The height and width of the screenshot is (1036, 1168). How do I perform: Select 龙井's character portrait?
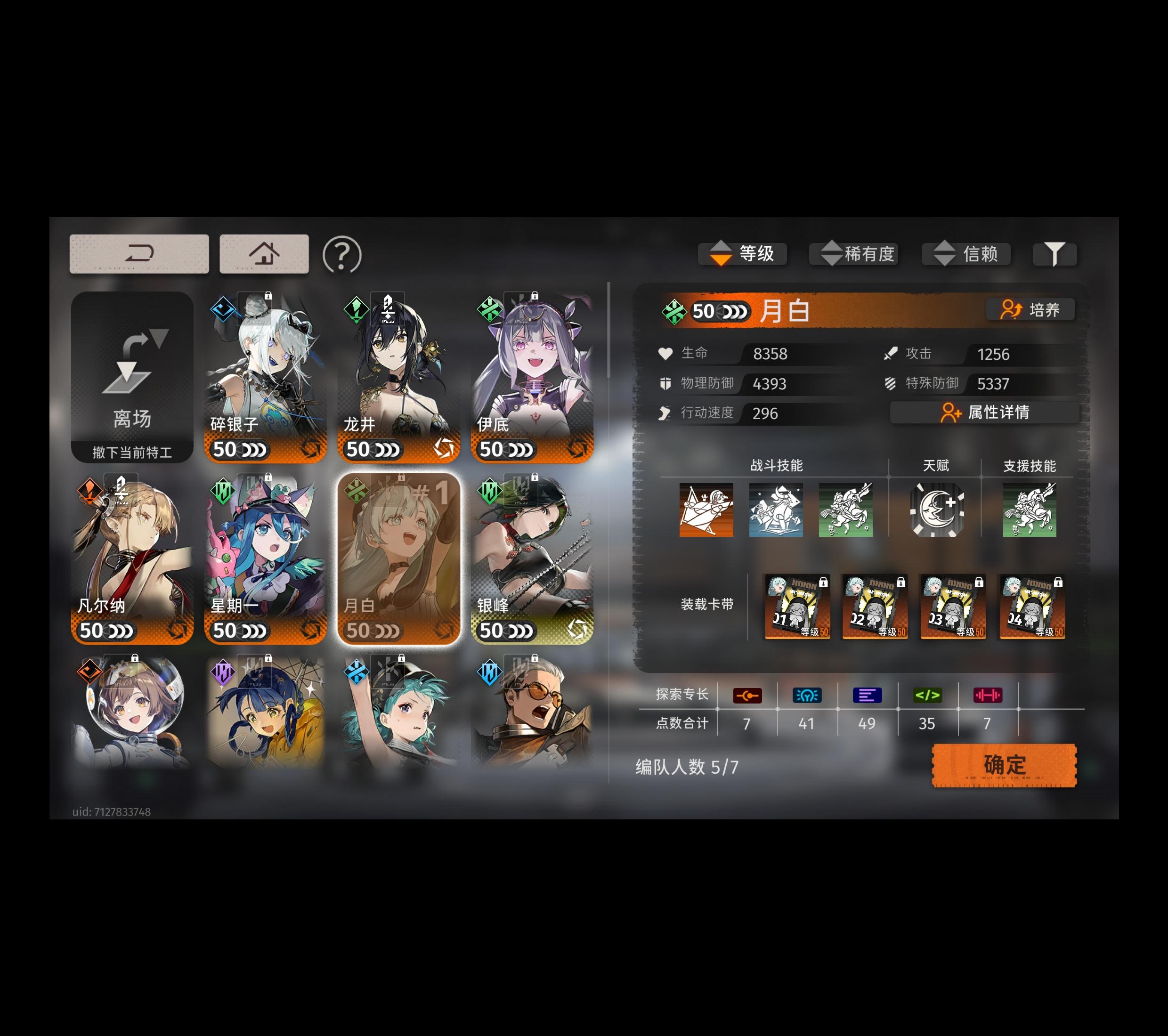[x=399, y=372]
